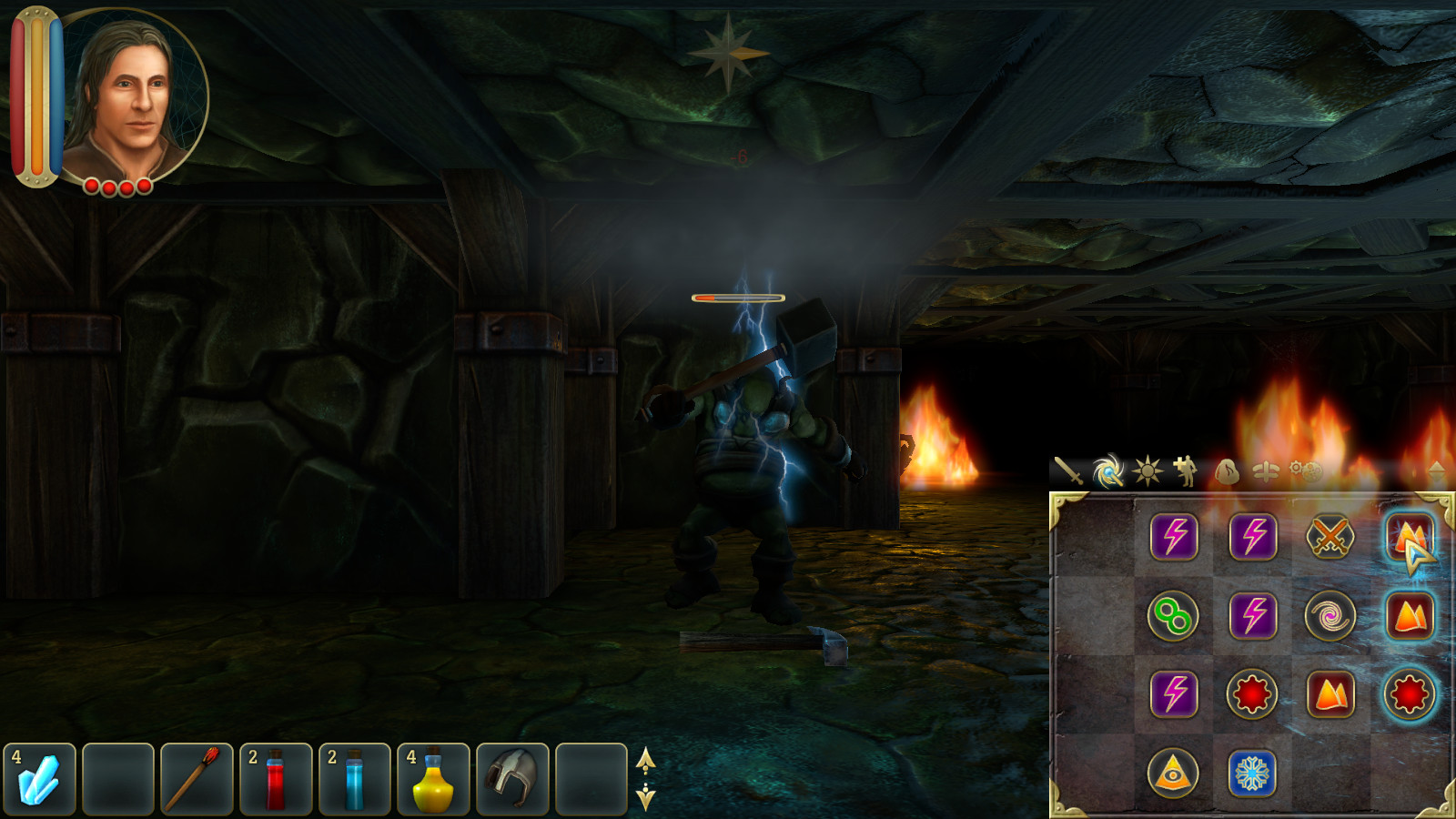Pick the double fire spell in second row
The width and height of the screenshot is (1456, 819).
click(1409, 613)
